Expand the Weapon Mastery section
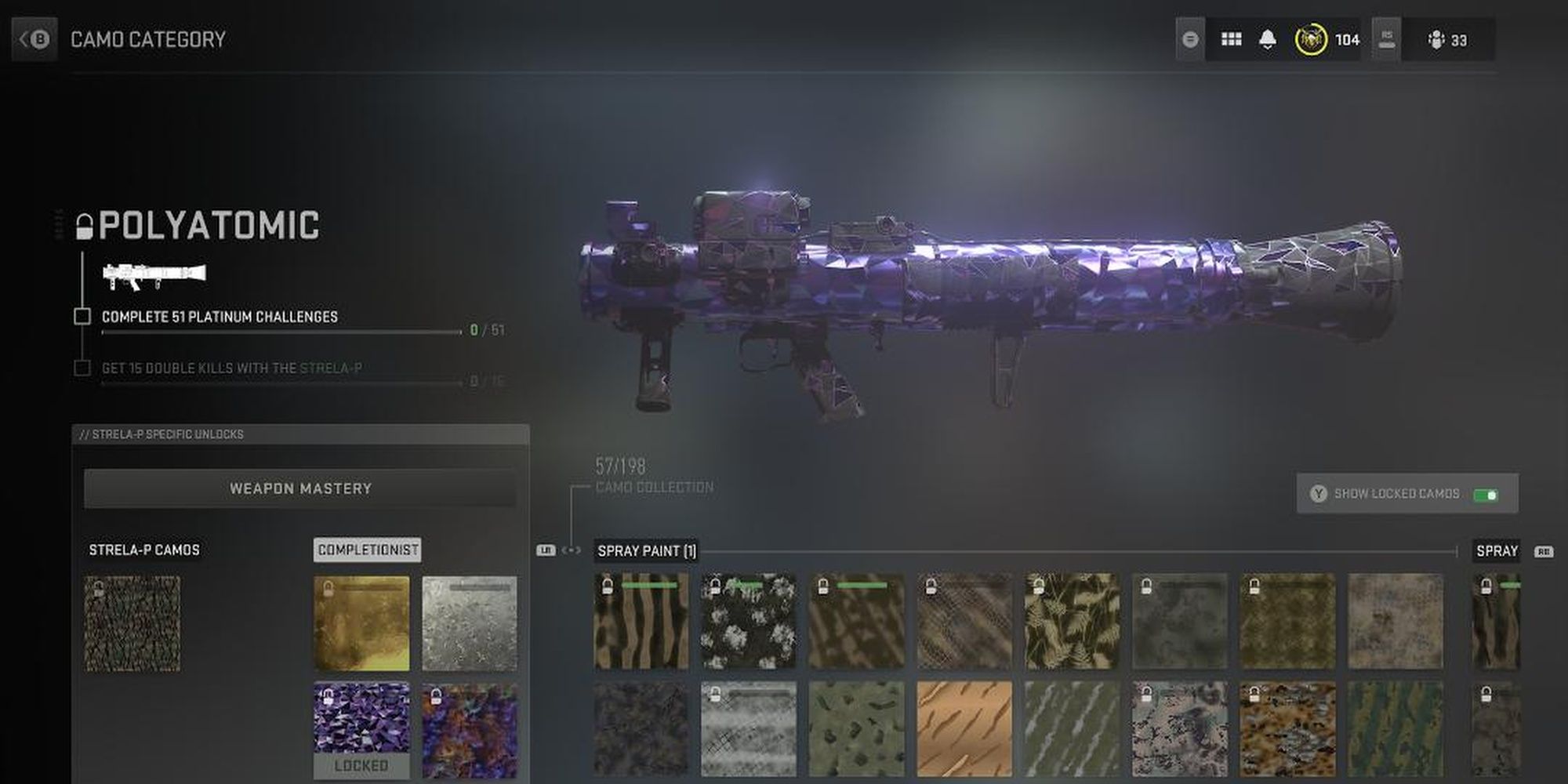The image size is (1568, 784). coord(300,488)
